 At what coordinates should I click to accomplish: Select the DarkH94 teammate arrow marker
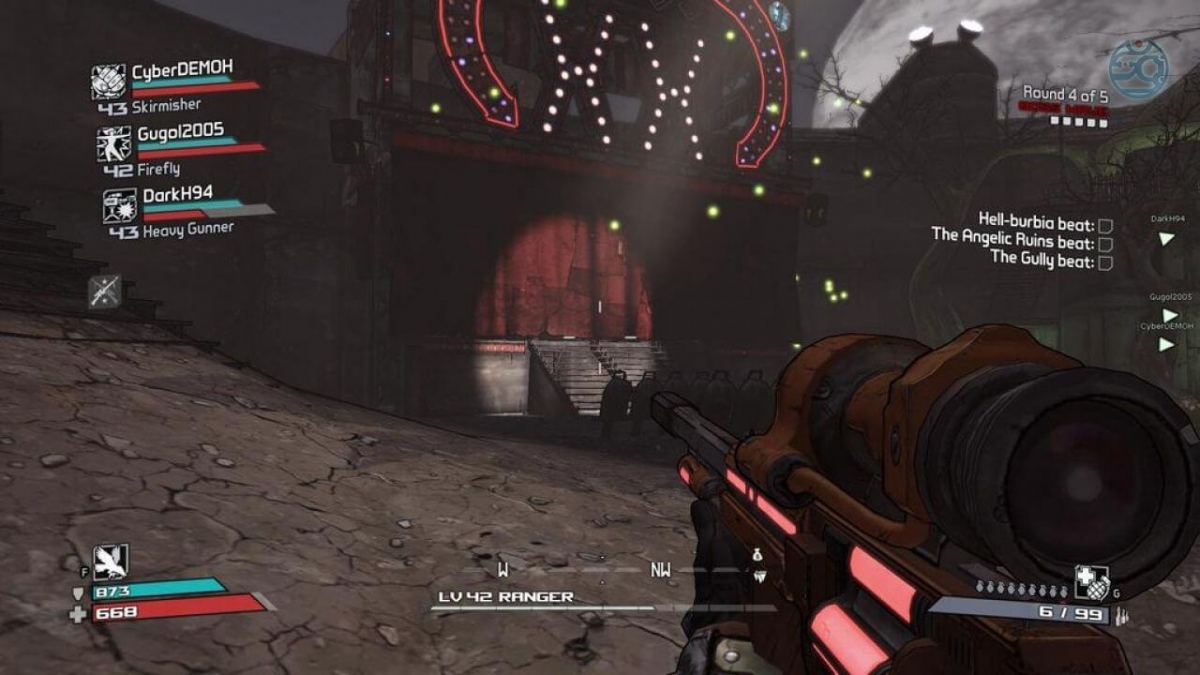click(1166, 238)
